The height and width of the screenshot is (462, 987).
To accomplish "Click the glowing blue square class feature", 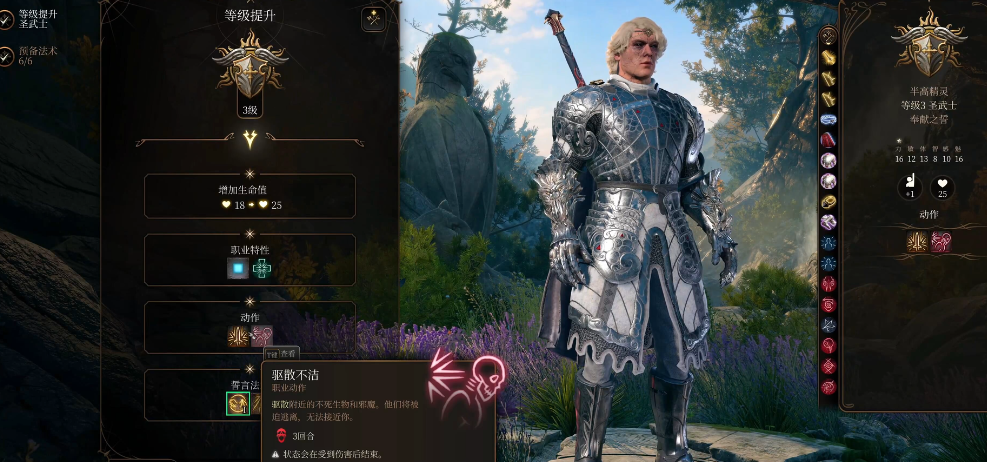I will click(238, 268).
